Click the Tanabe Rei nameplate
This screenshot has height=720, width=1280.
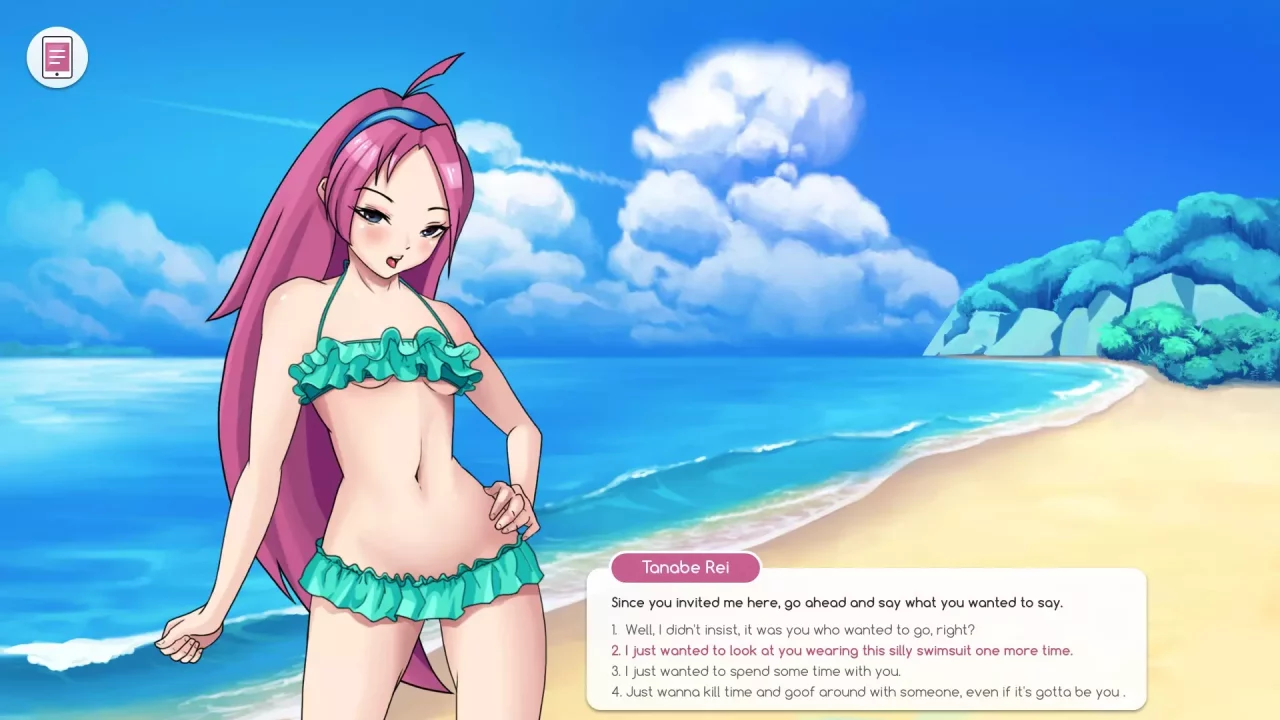point(685,567)
